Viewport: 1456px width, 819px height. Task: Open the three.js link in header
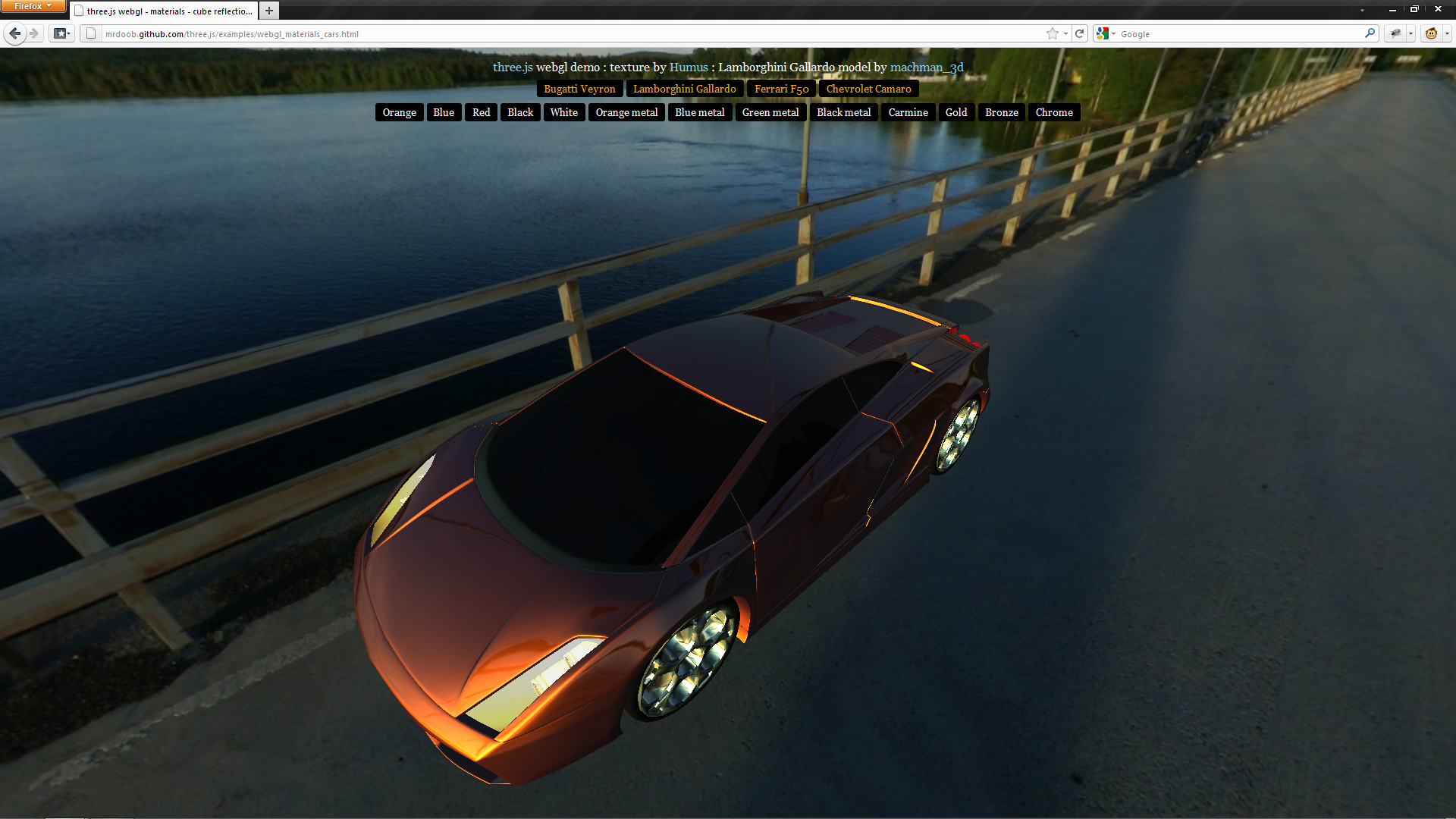pos(513,67)
